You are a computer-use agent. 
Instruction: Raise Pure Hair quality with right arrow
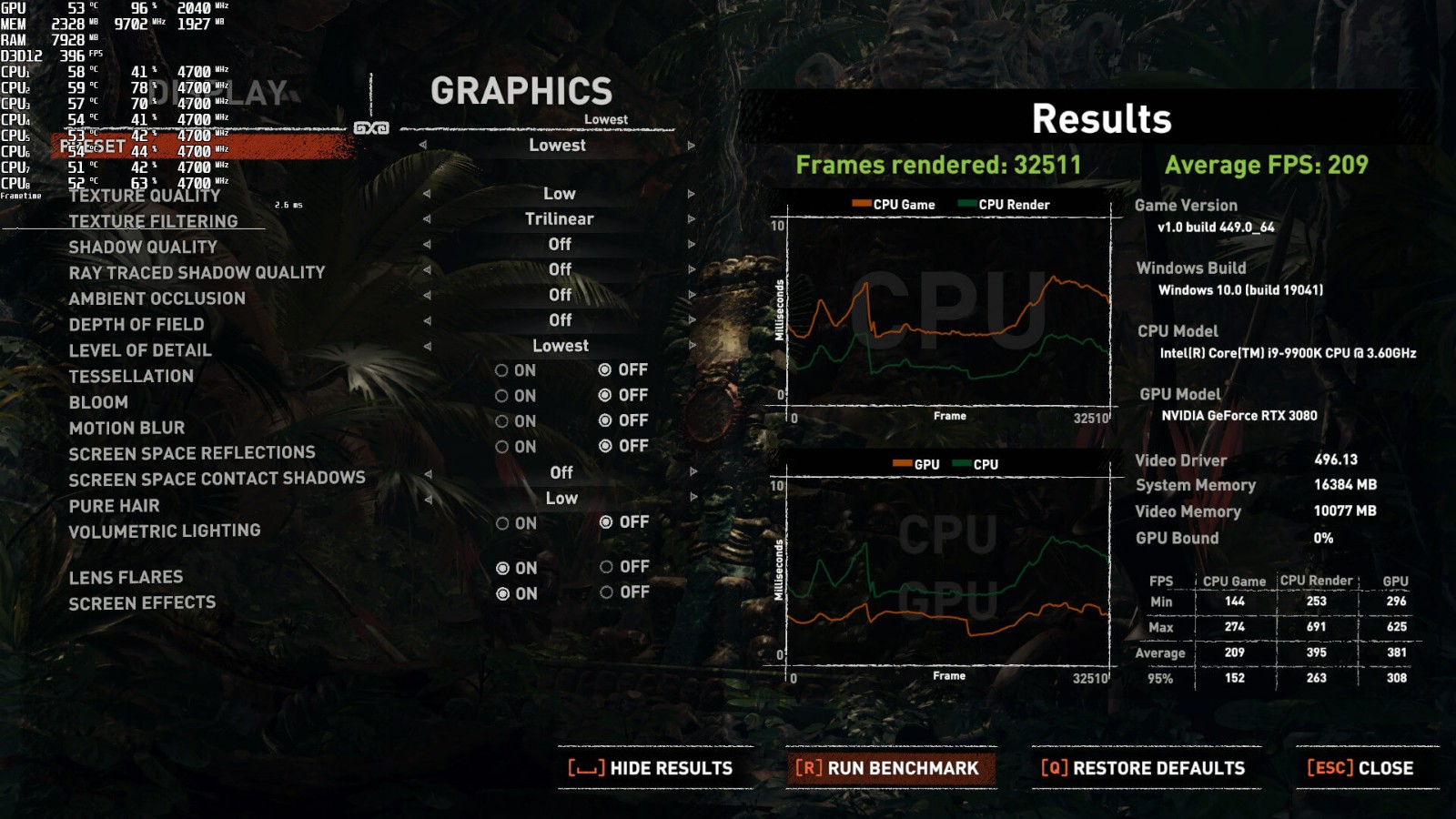click(x=693, y=498)
